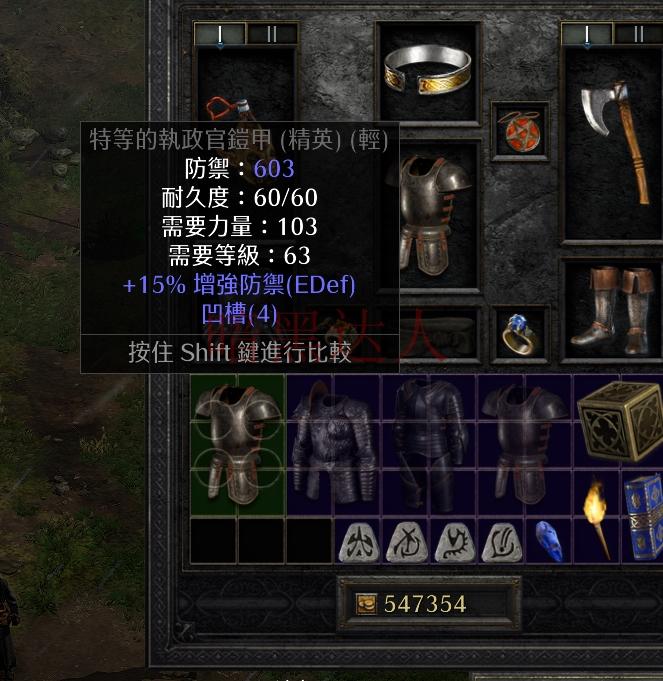
Task: Select the long-sleeved chain armor in inventory
Action: pos(333,444)
